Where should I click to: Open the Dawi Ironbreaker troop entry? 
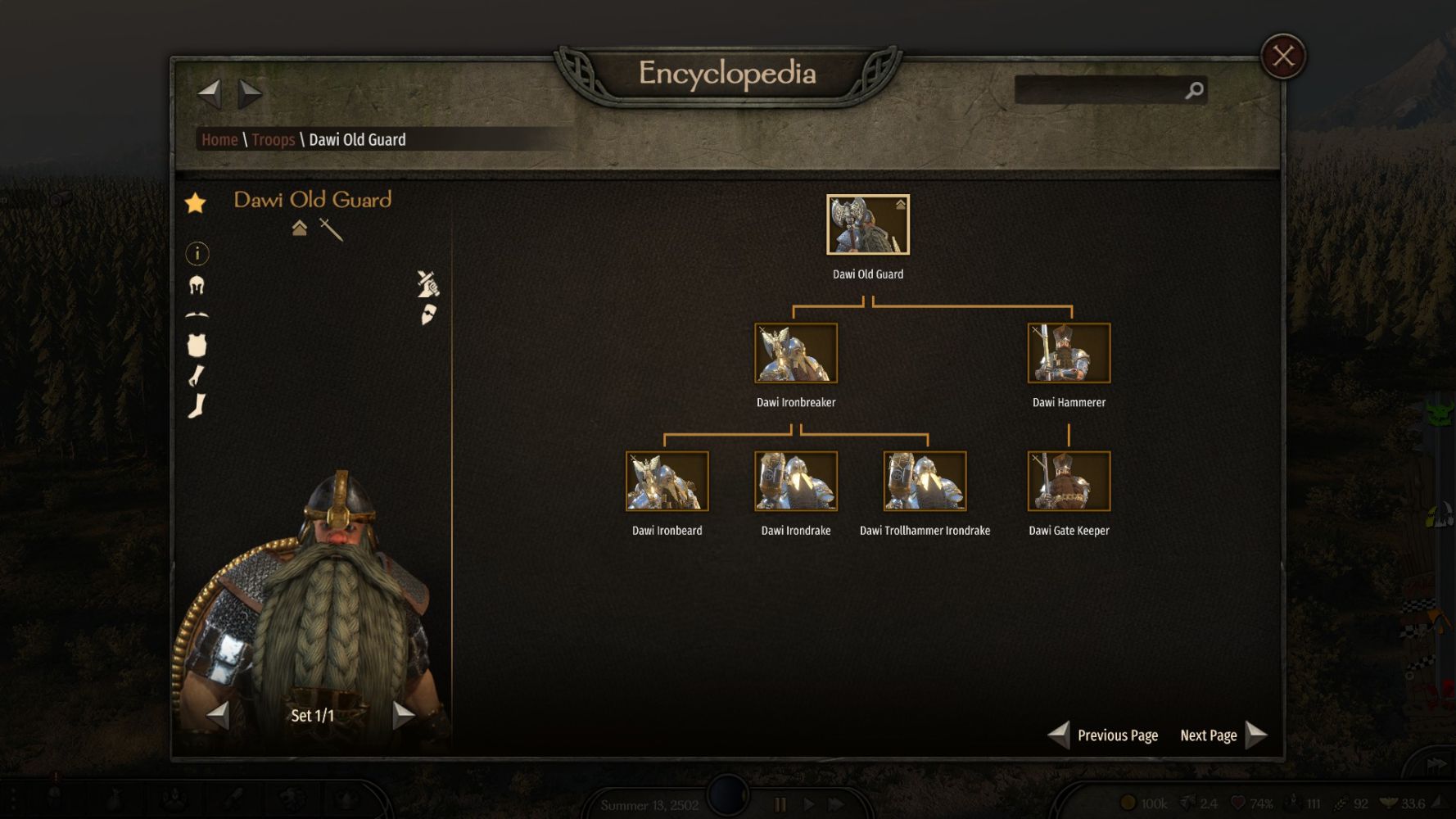[x=795, y=353]
